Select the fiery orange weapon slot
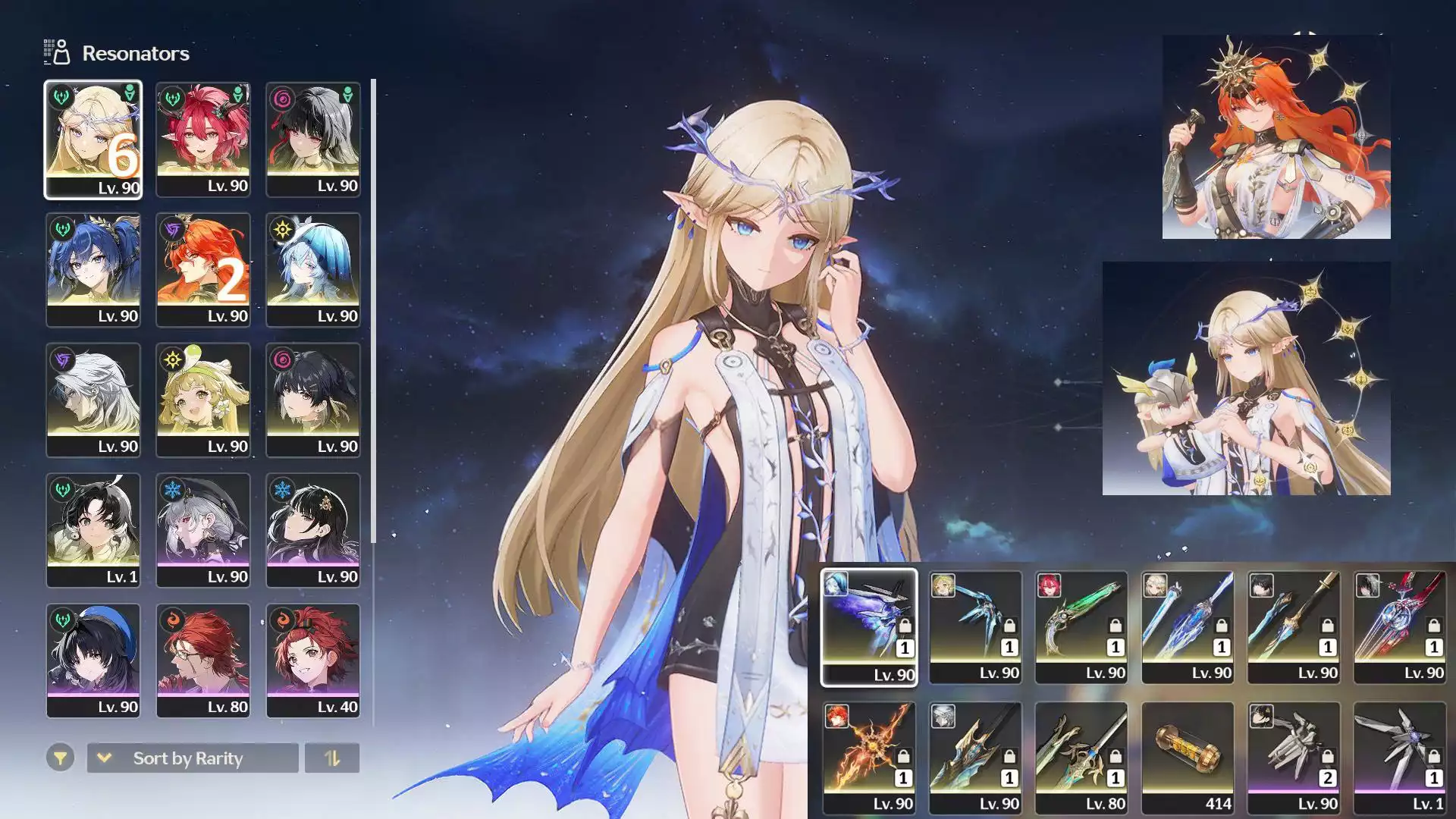This screenshot has height=819, width=1456. click(x=869, y=758)
